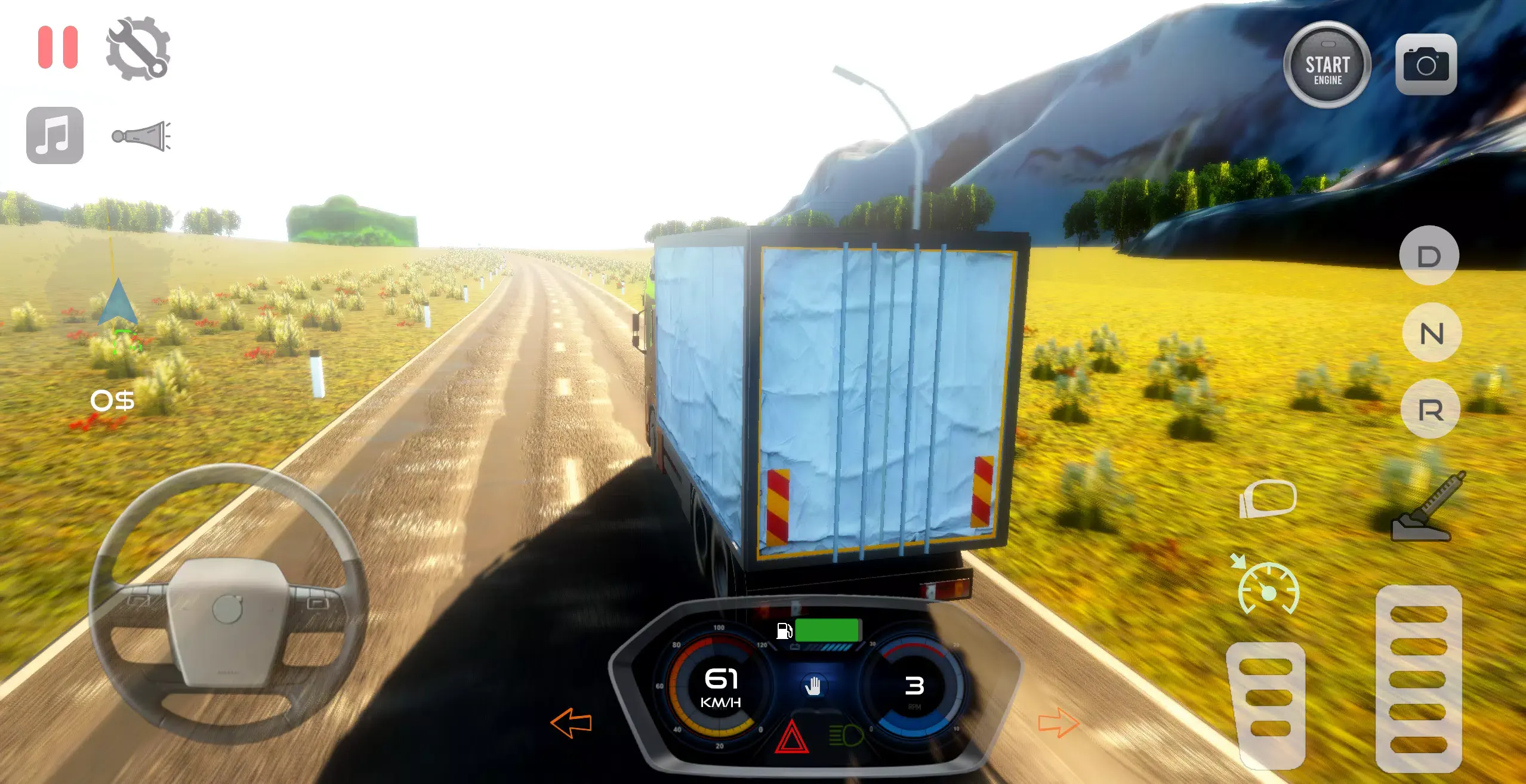Switch view with the camera button
The width and height of the screenshot is (1526, 784).
coord(1426,64)
